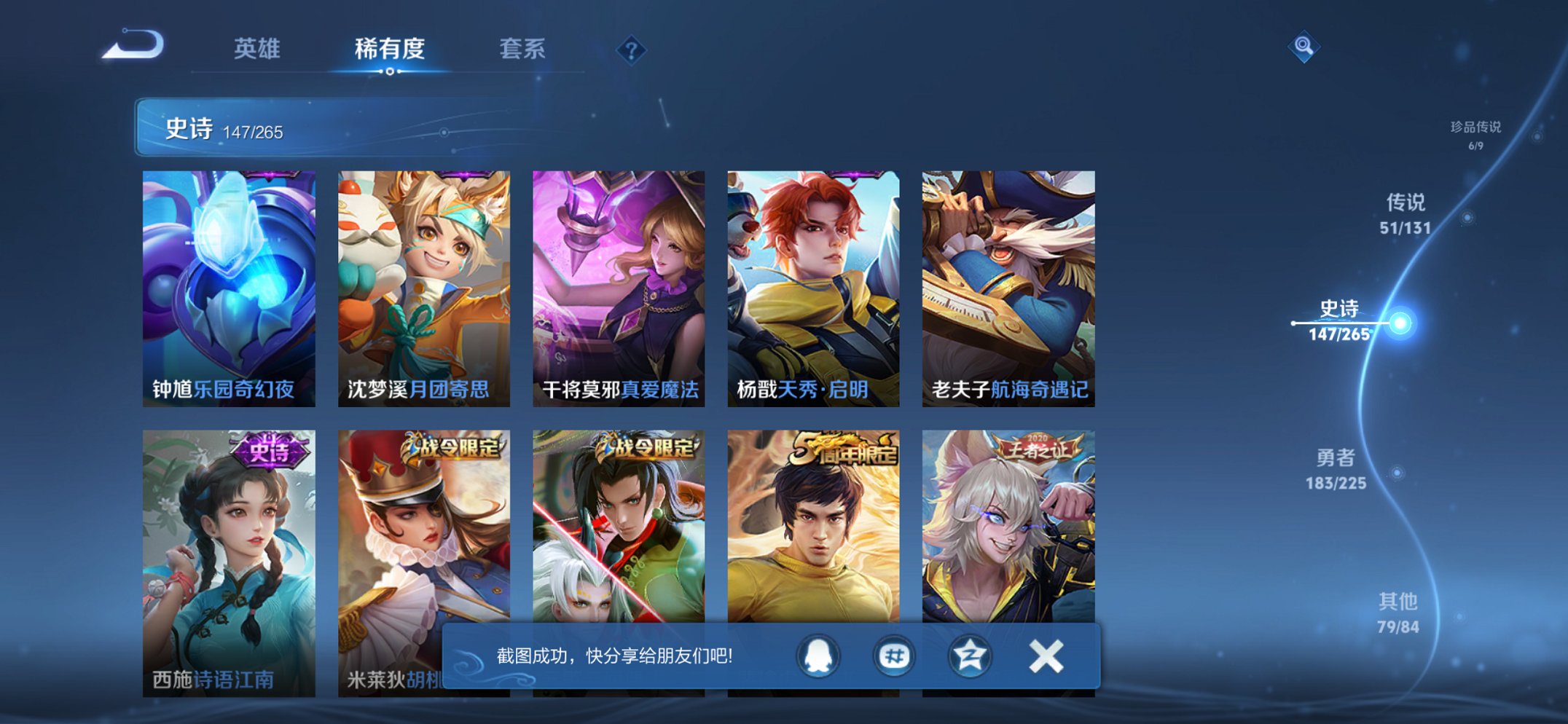Switch to the 套系 tab

click(523, 49)
